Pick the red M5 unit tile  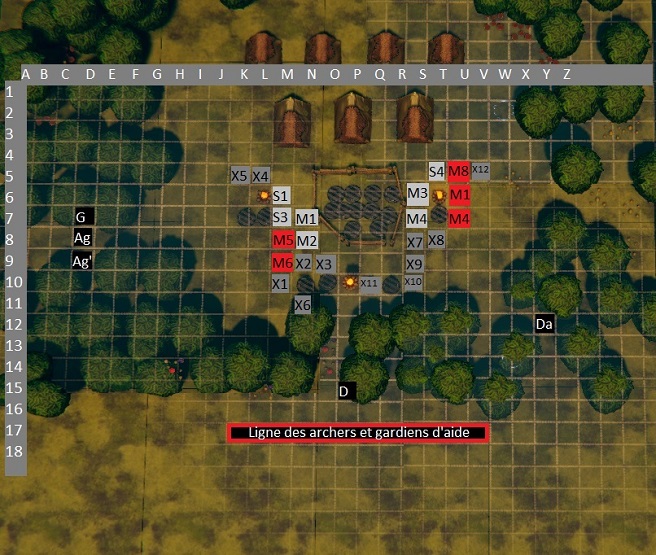point(282,240)
